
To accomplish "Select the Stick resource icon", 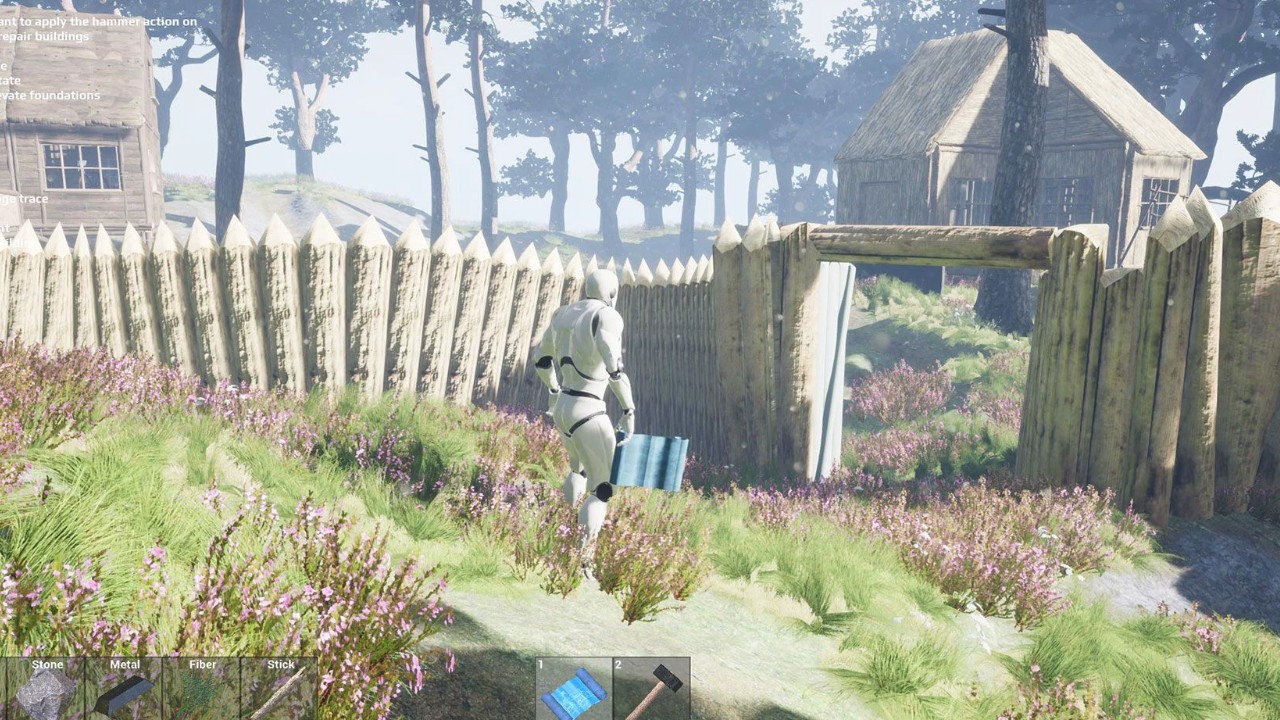I will (278, 690).
